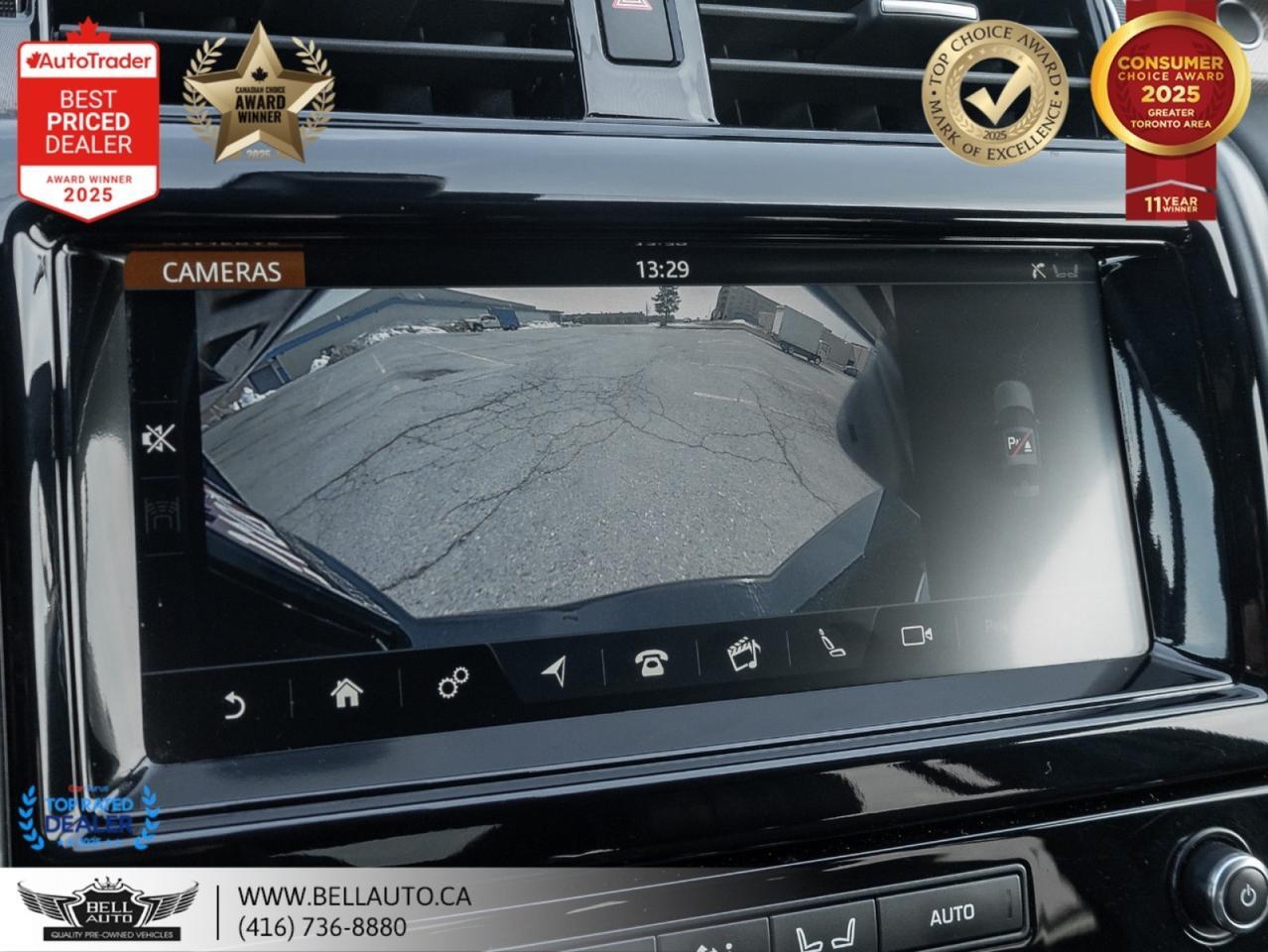This screenshot has width=1268, height=952.
Task: Tap the parking sensor car diagram
Action: coord(1017,437)
